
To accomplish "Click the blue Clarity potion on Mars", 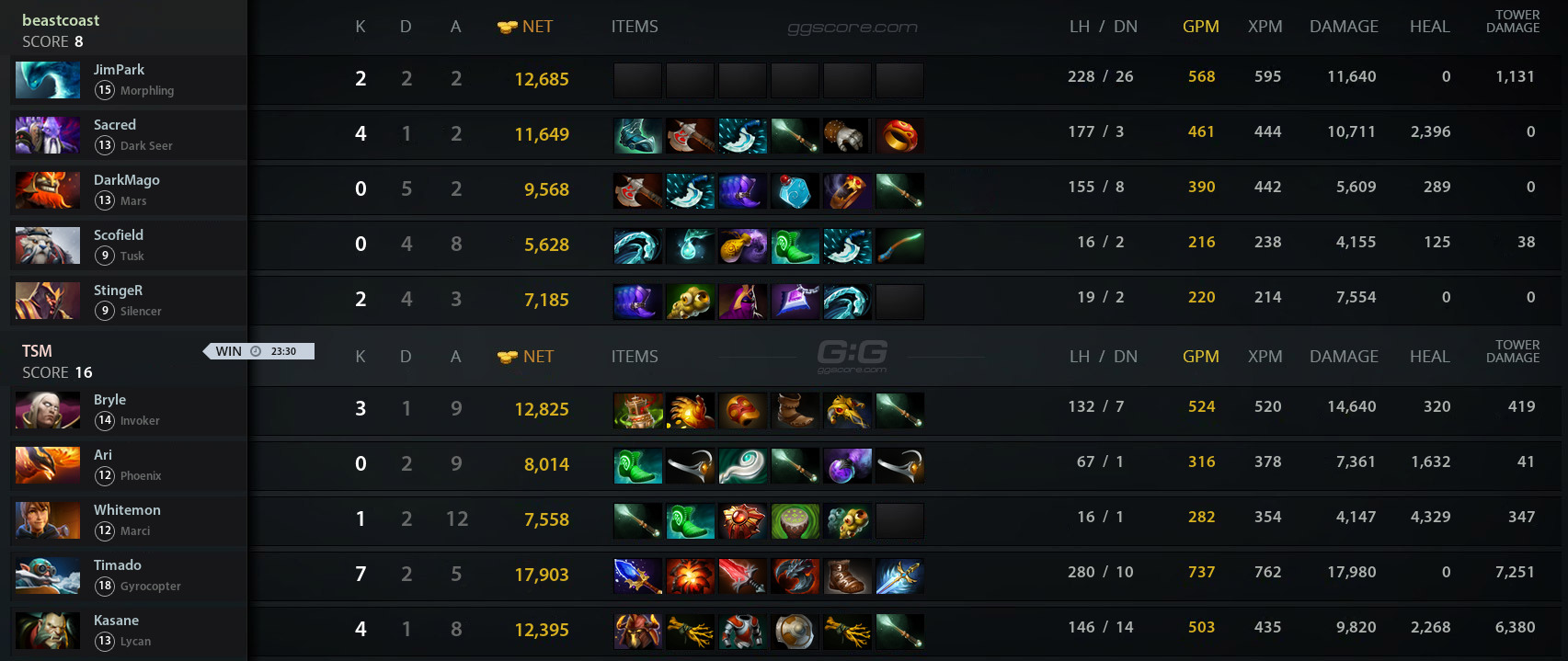I will tap(795, 190).
